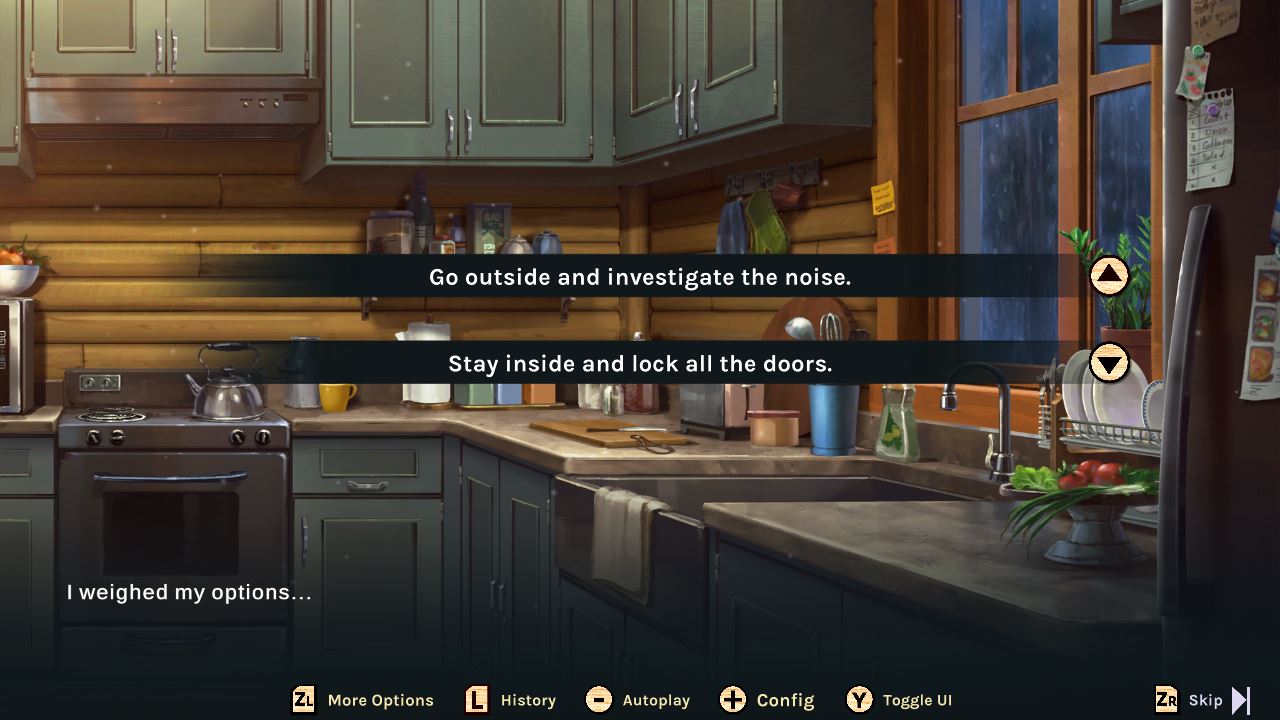Click the narration text 'I weighed my options…'
Screen dimensions: 1280x720
186,592
